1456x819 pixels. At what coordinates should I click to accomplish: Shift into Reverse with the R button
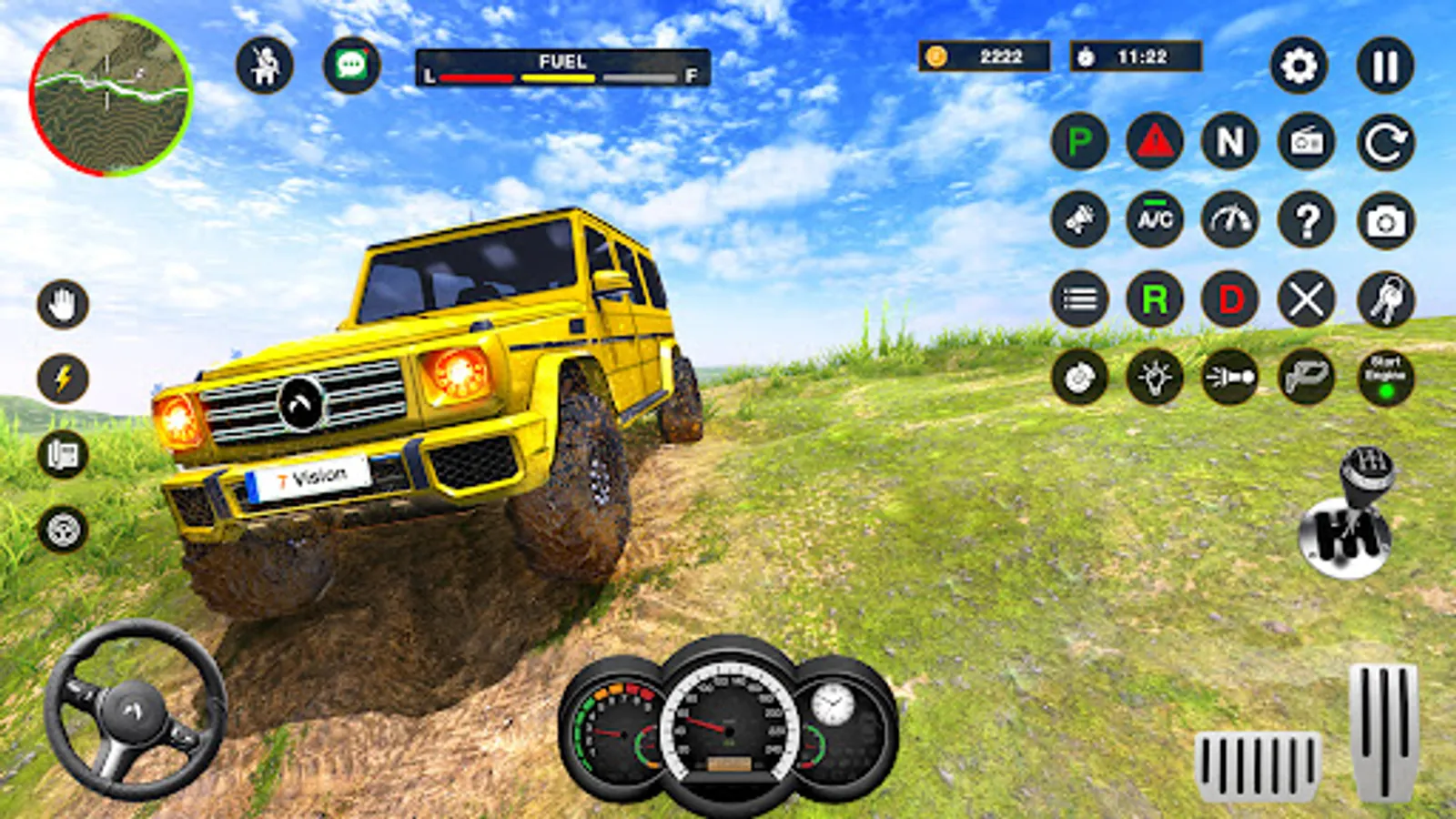[1155, 298]
